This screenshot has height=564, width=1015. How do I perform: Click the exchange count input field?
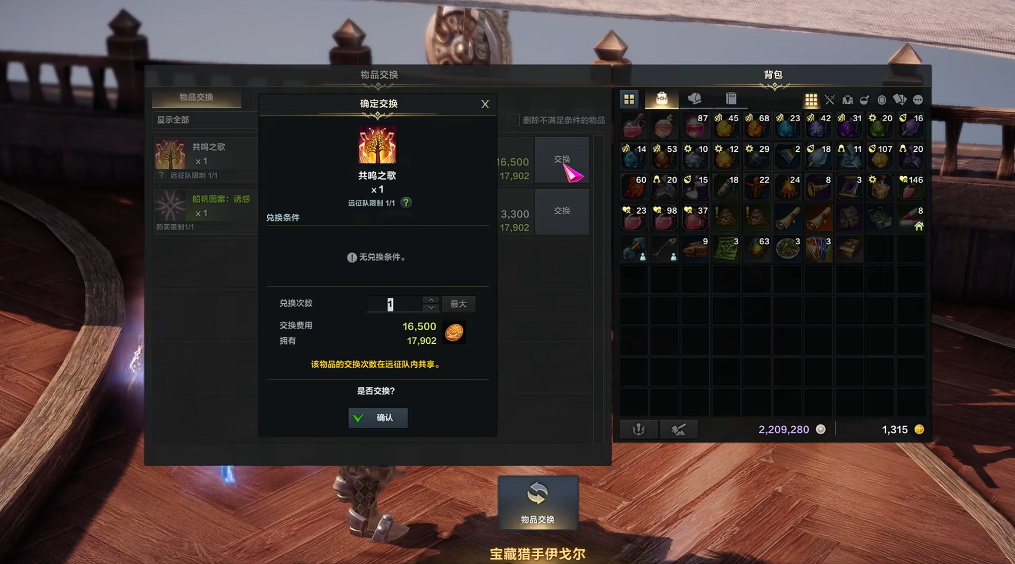[392, 304]
